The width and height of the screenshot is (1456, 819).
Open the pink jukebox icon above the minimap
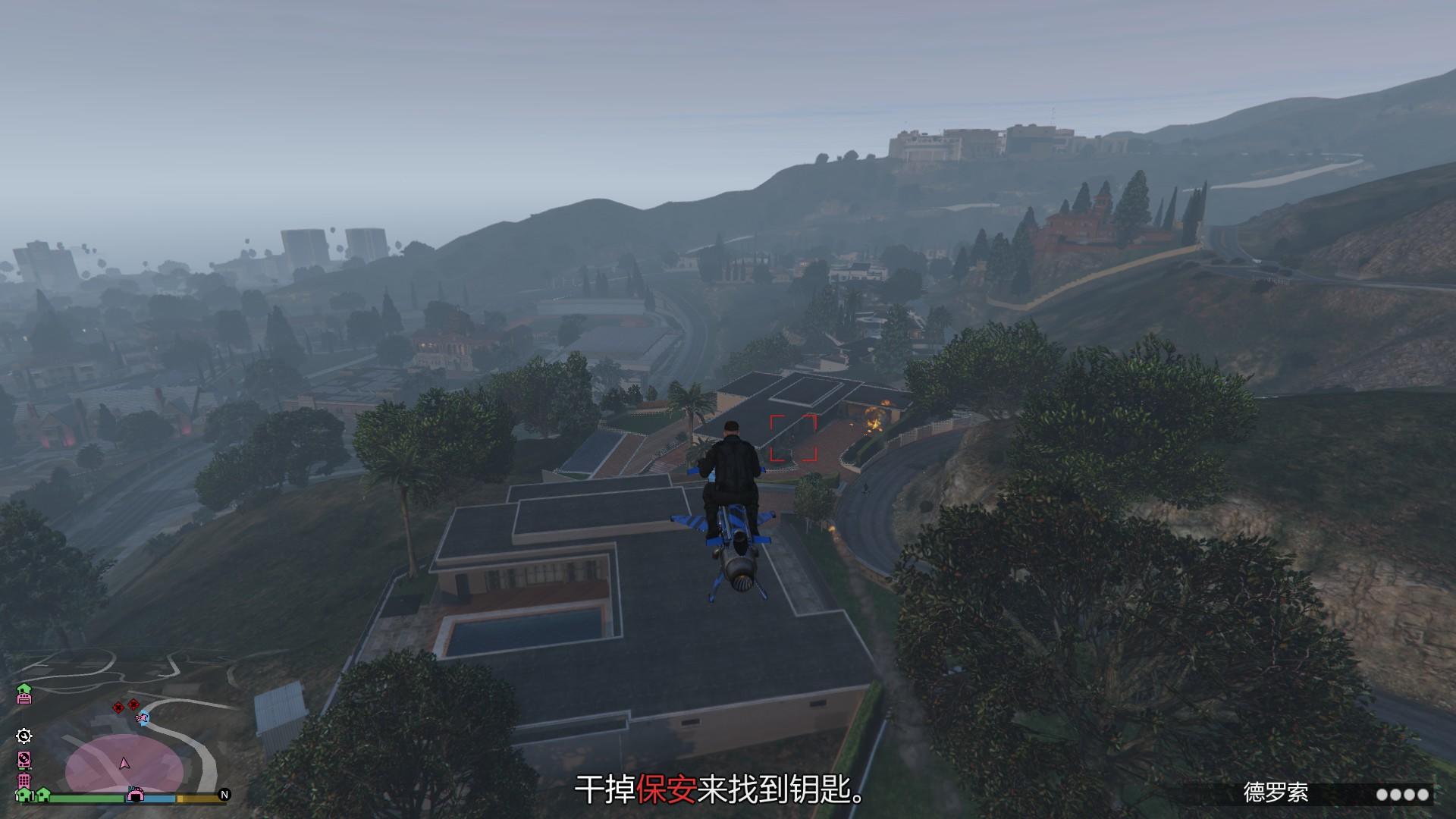coord(24,761)
